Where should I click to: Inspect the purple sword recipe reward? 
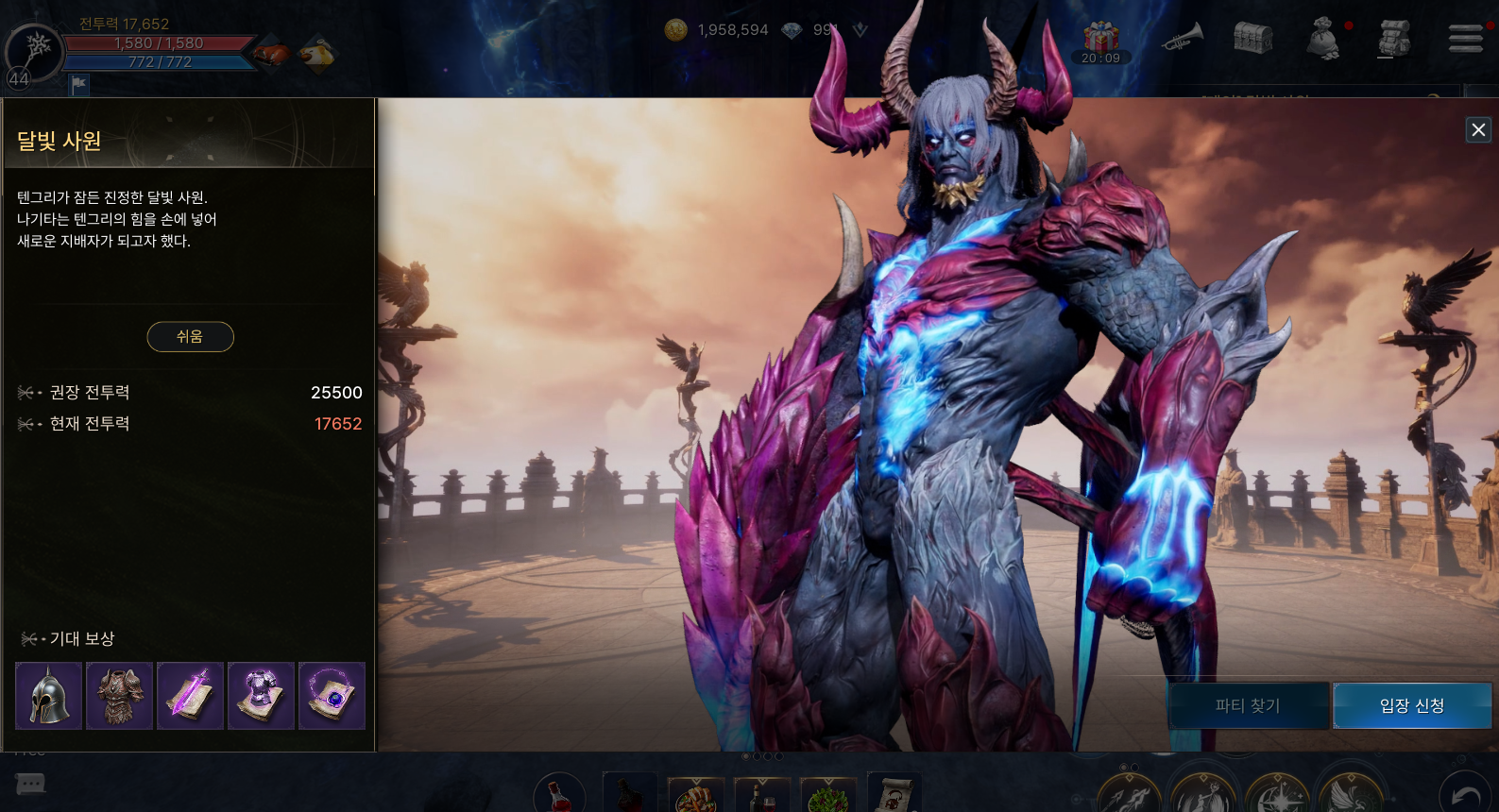pos(190,696)
